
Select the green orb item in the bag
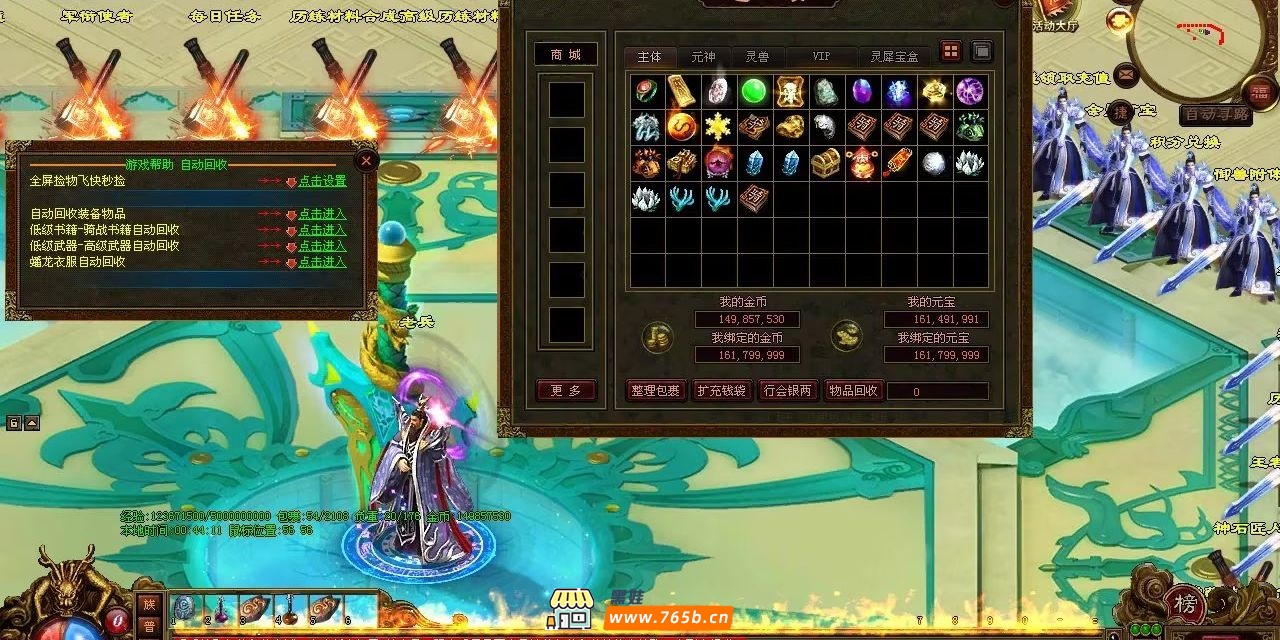(753, 92)
